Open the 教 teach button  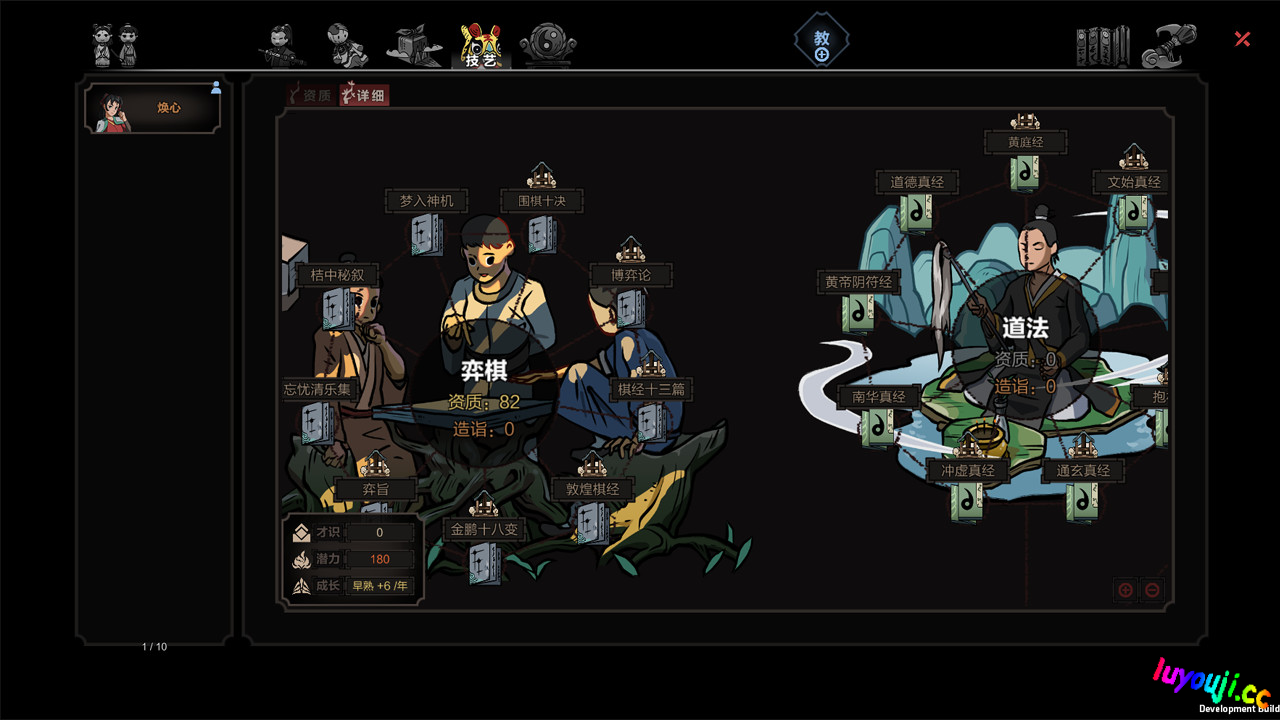822,43
